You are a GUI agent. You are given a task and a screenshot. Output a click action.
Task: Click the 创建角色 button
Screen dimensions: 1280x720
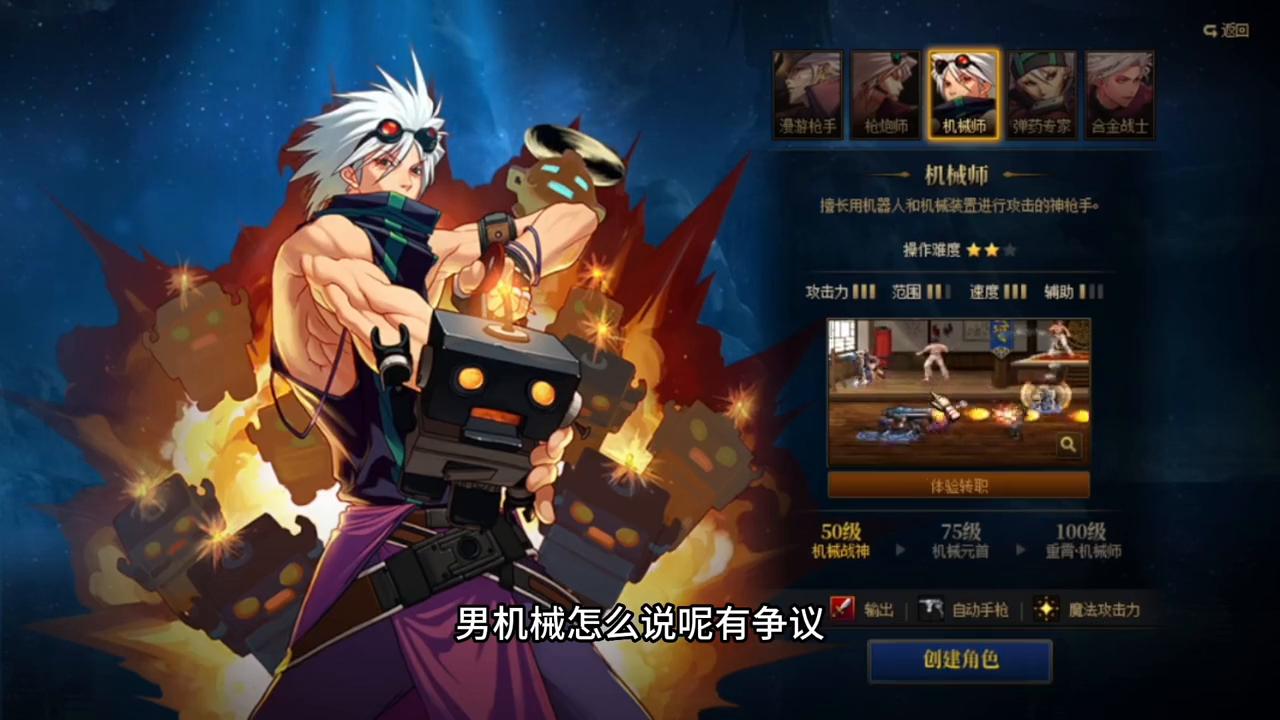[959, 661]
